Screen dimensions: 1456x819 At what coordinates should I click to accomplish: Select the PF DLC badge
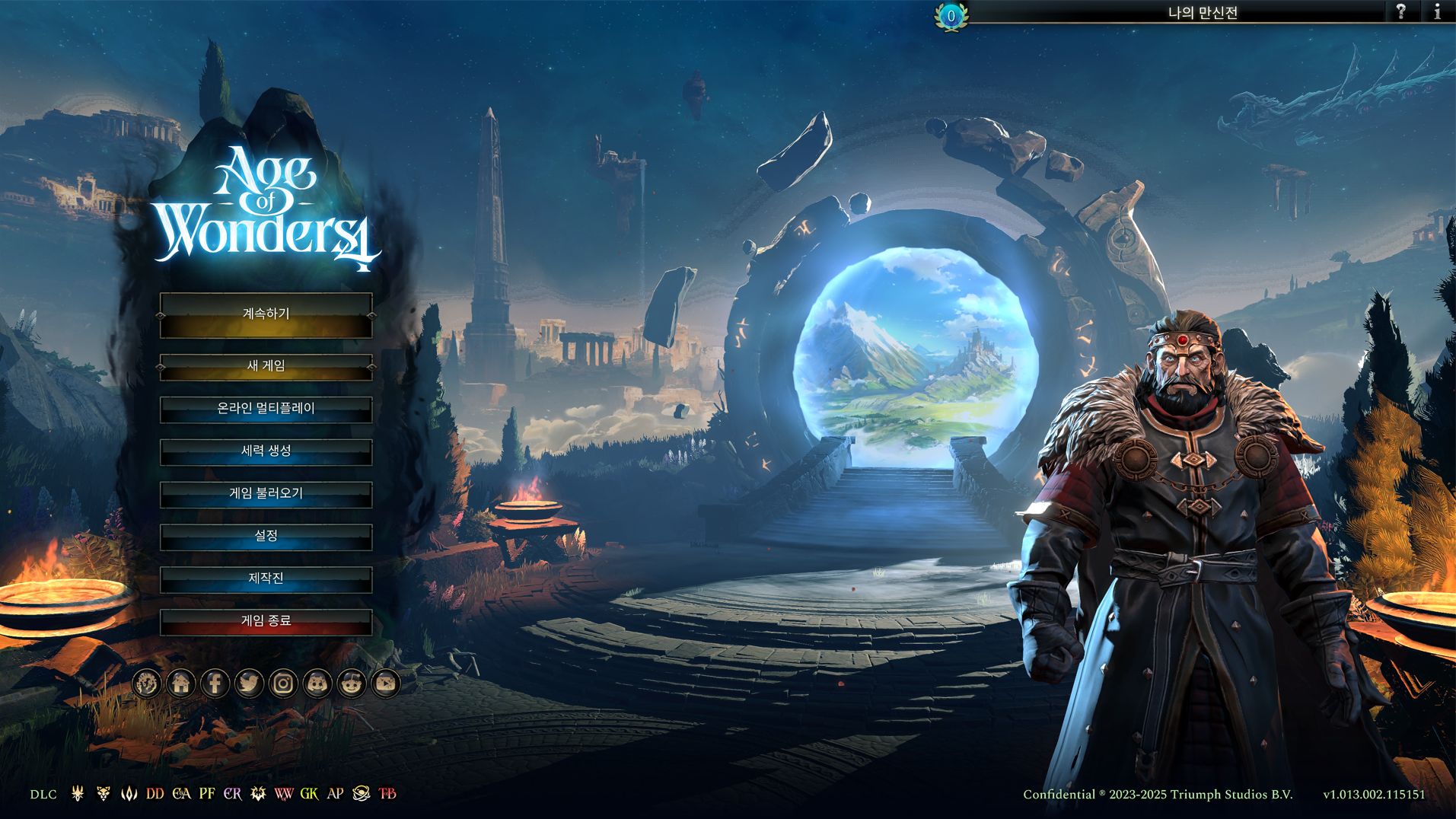(207, 794)
